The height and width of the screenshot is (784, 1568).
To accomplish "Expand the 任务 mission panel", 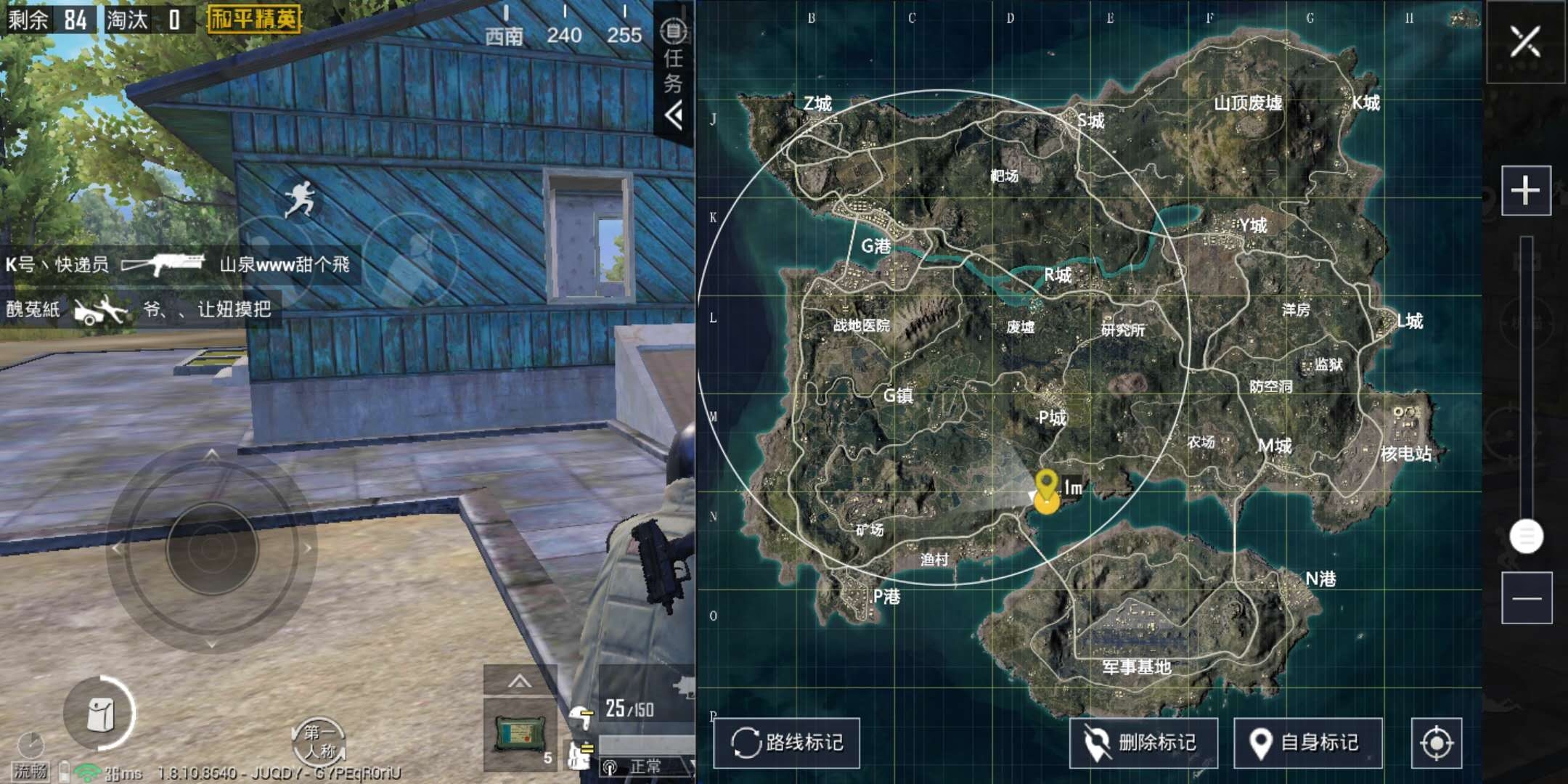I will click(x=674, y=73).
